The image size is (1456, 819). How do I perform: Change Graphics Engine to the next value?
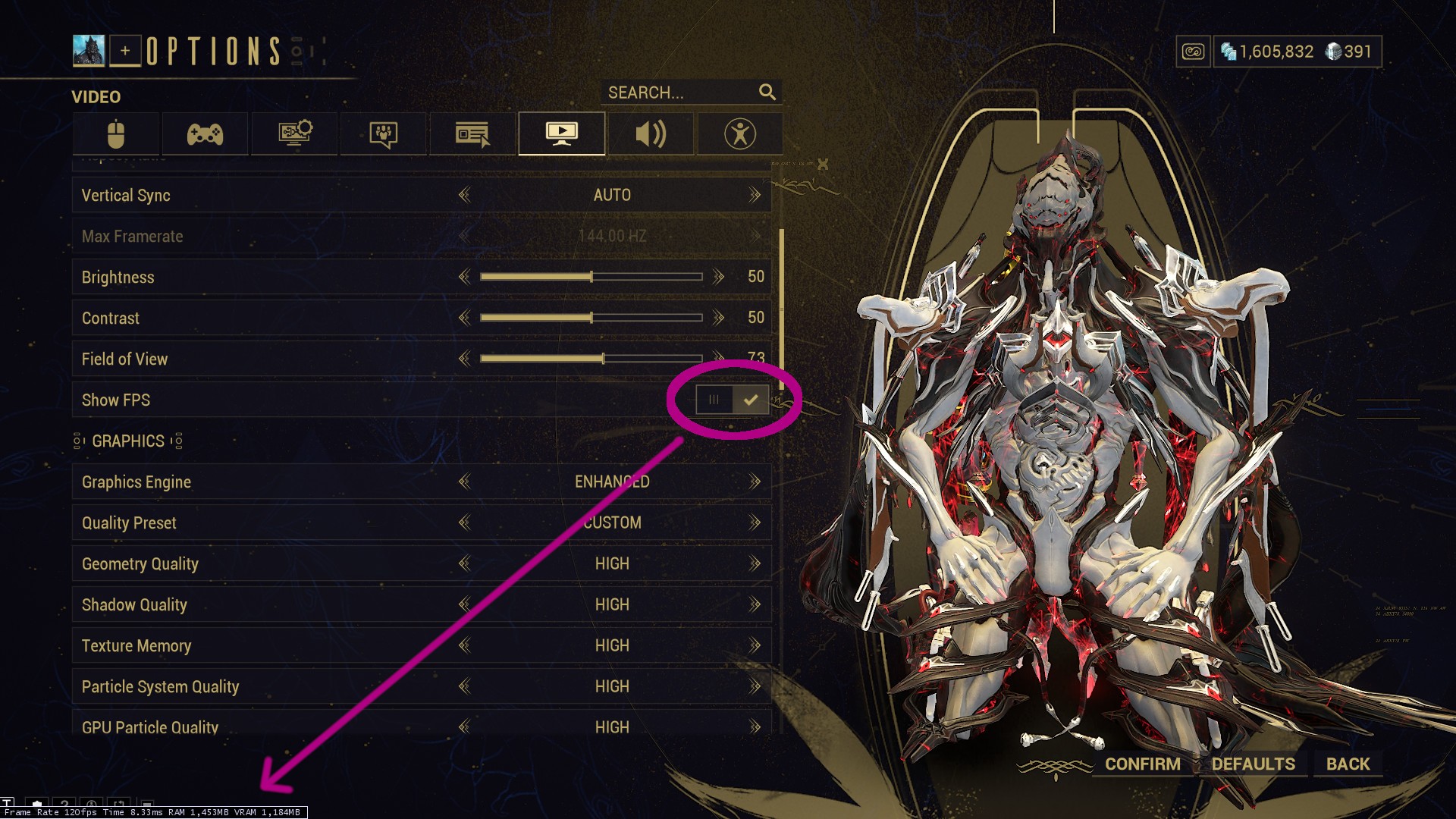[755, 482]
